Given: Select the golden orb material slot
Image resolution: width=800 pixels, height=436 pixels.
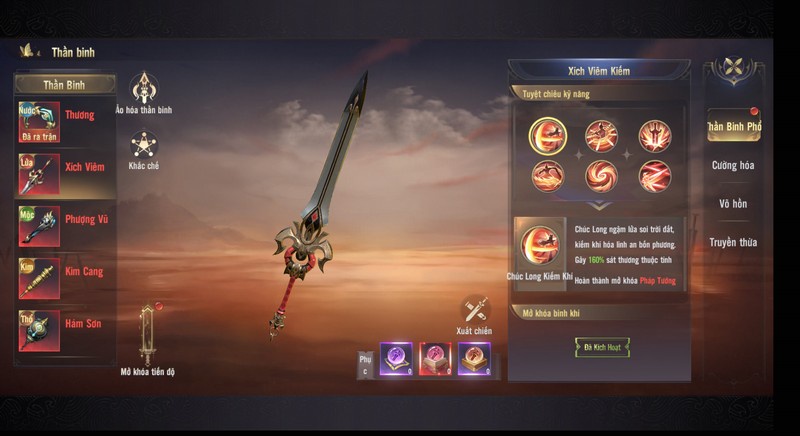Looking at the screenshot, I should (x=473, y=357).
